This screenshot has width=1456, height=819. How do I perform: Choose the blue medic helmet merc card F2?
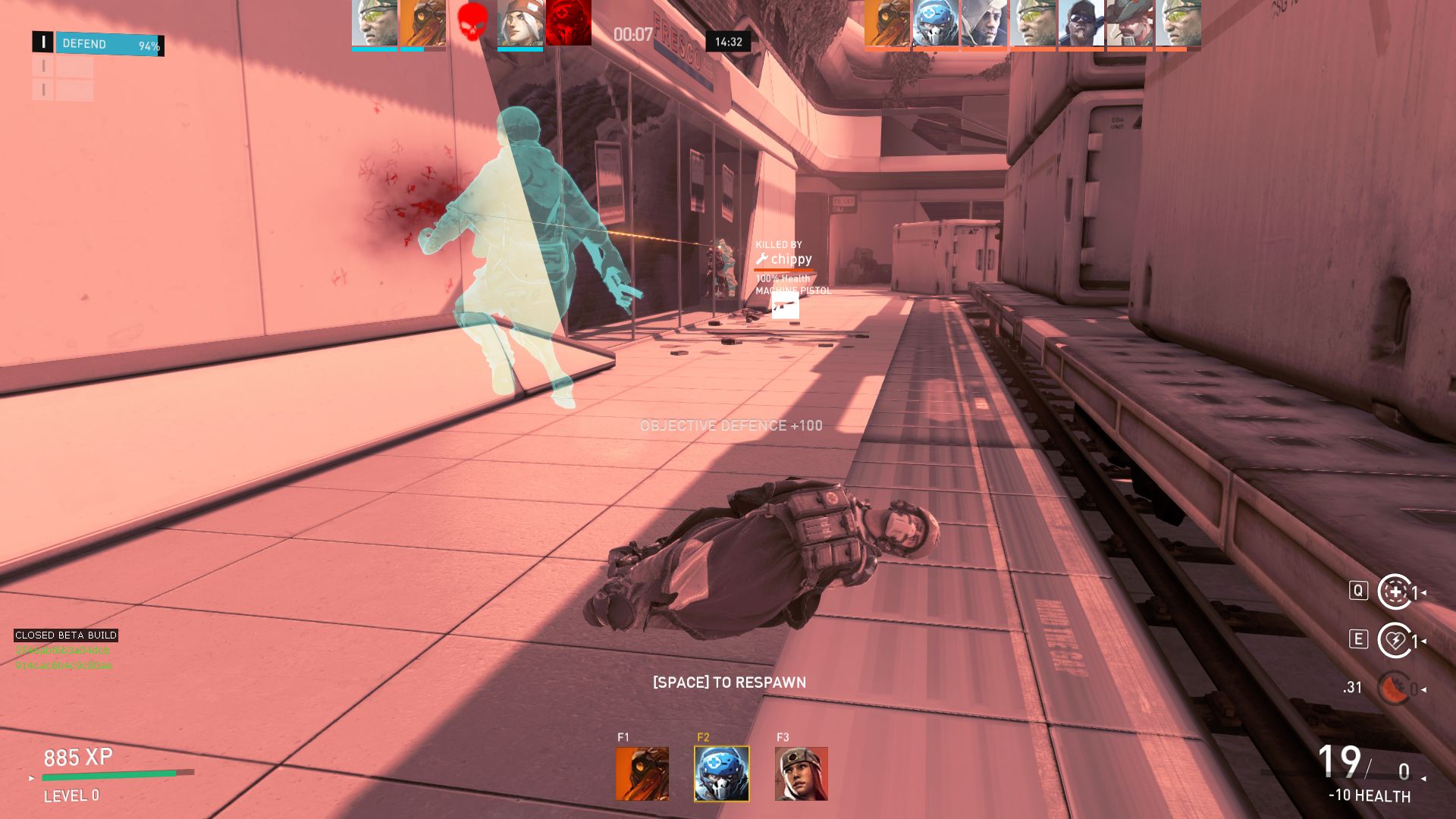(721, 773)
